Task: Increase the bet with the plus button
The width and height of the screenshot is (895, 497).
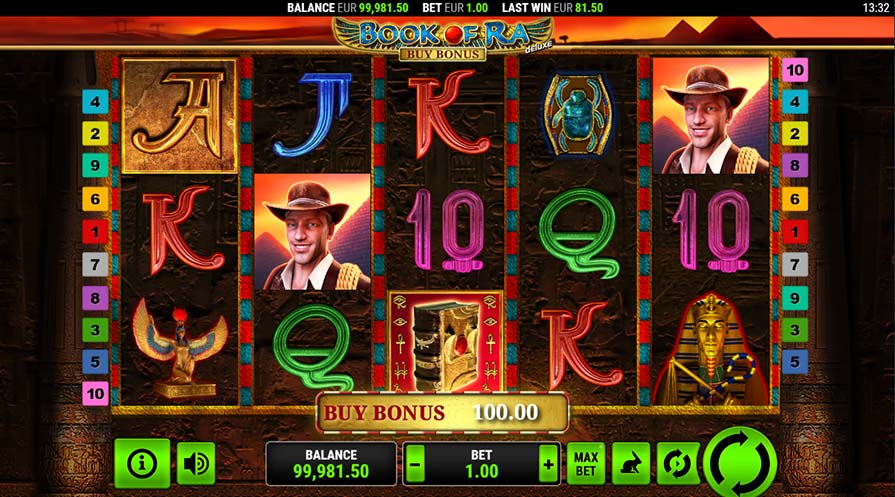Action: click(x=547, y=464)
